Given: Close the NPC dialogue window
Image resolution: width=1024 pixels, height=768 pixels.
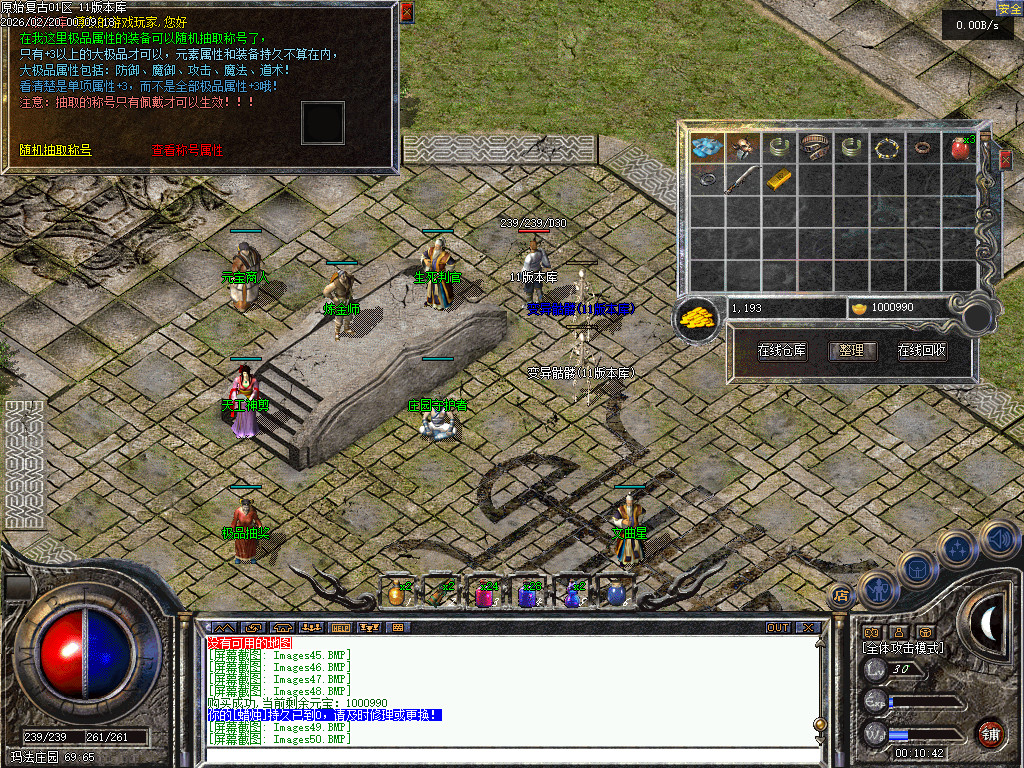Looking at the screenshot, I should pos(406,12).
